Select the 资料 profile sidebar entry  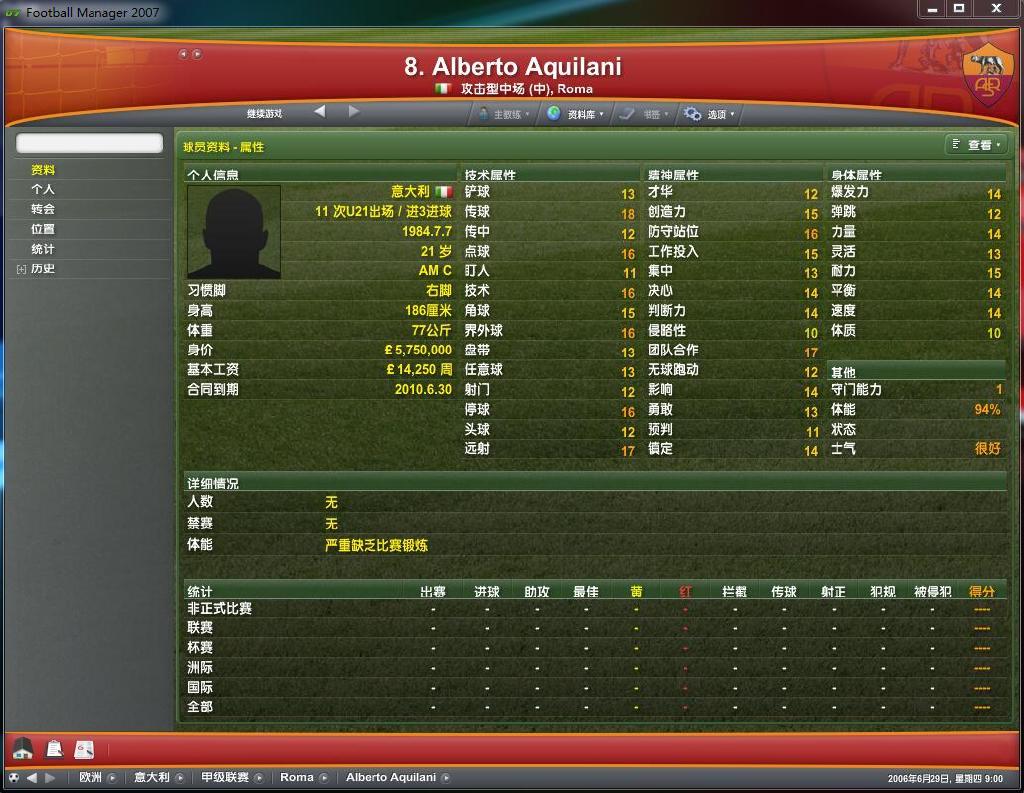point(43,170)
